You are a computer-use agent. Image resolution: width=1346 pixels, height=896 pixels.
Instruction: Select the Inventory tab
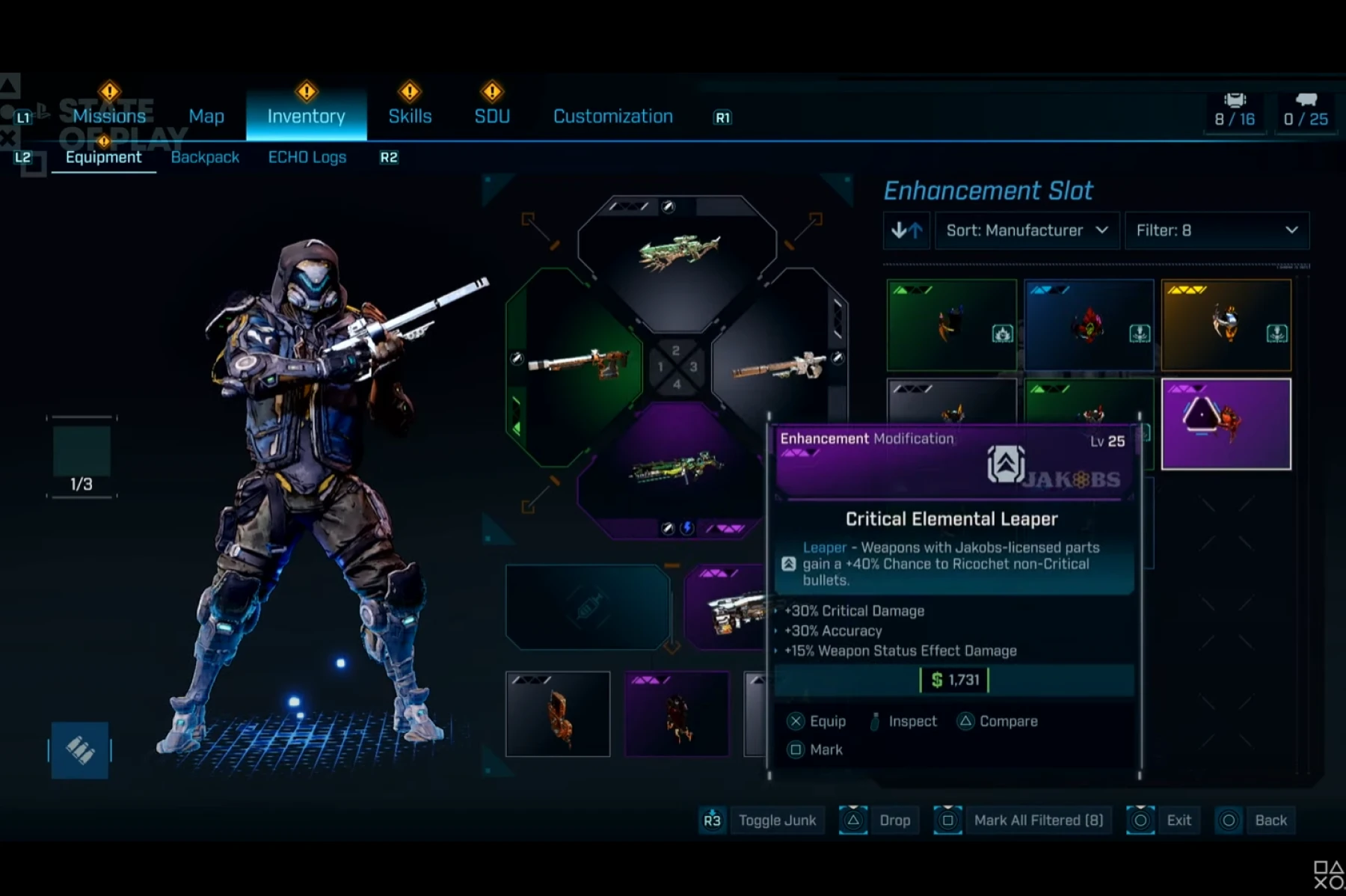[306, 116]
